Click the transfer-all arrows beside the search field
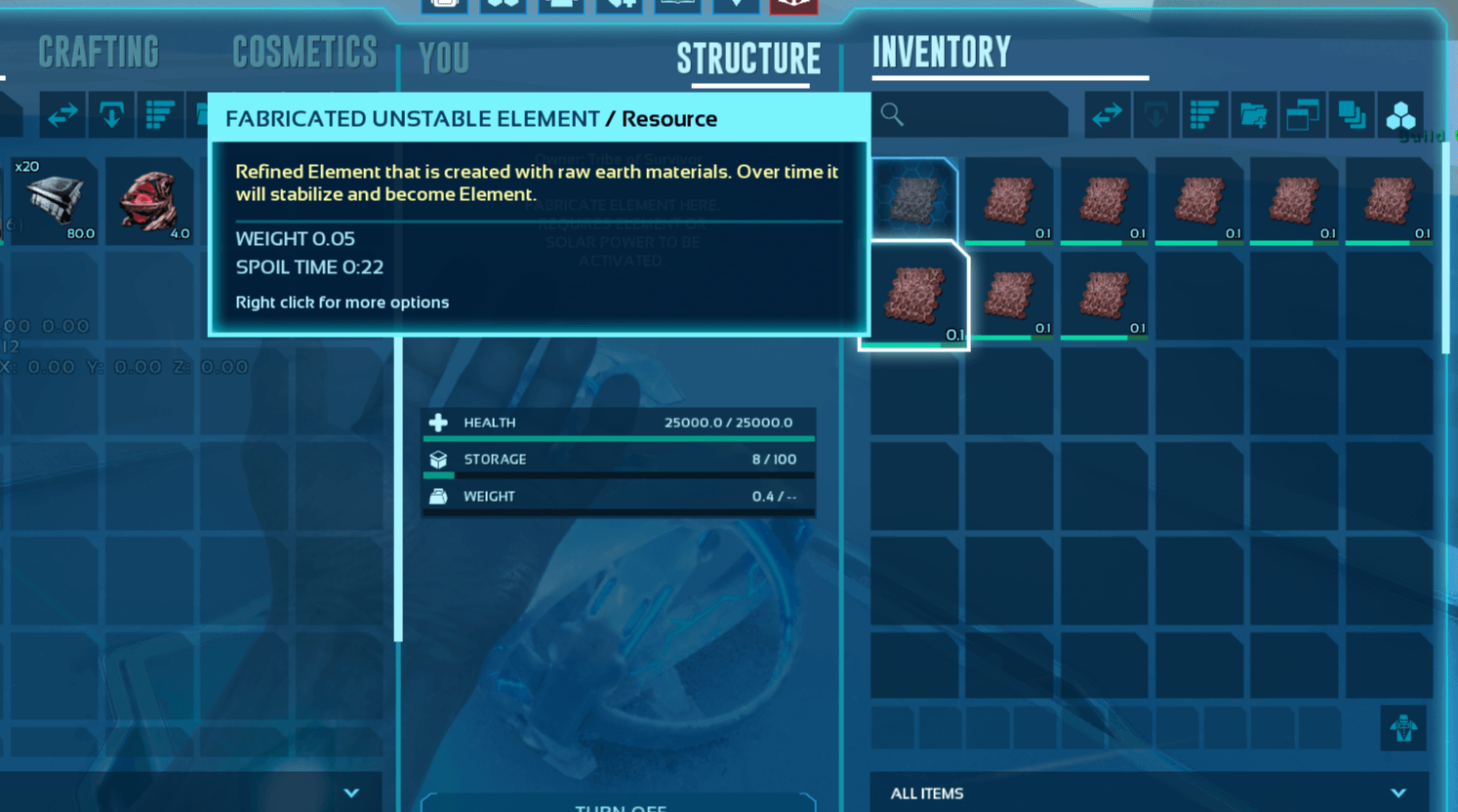1458x812 pixels. pyautogui.click(x=1108, y=115)
